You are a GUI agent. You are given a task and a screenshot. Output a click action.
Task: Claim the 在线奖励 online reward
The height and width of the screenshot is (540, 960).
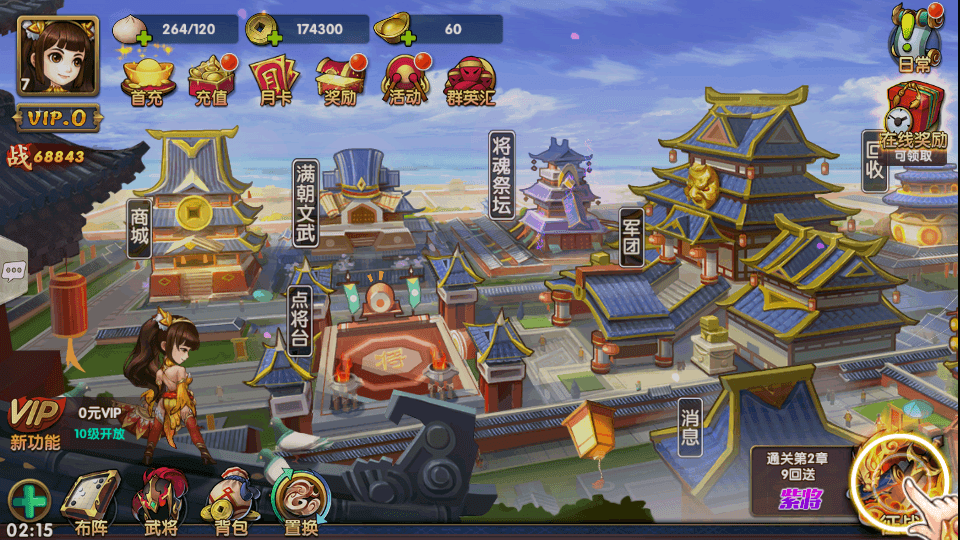coord(914,122)
